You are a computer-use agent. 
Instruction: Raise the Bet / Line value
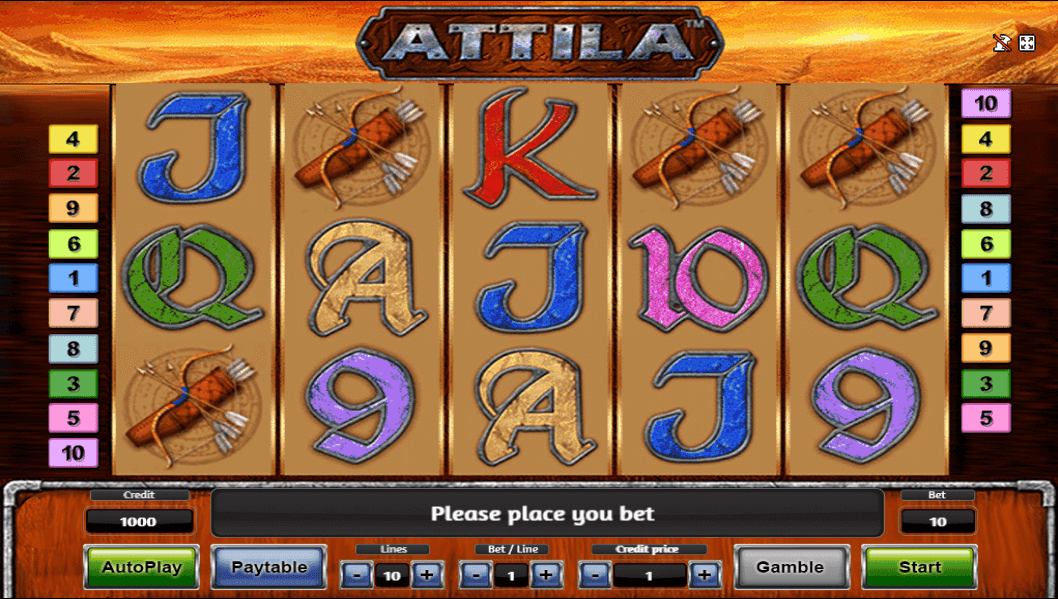pyautogui.click(x=545, y=575)
